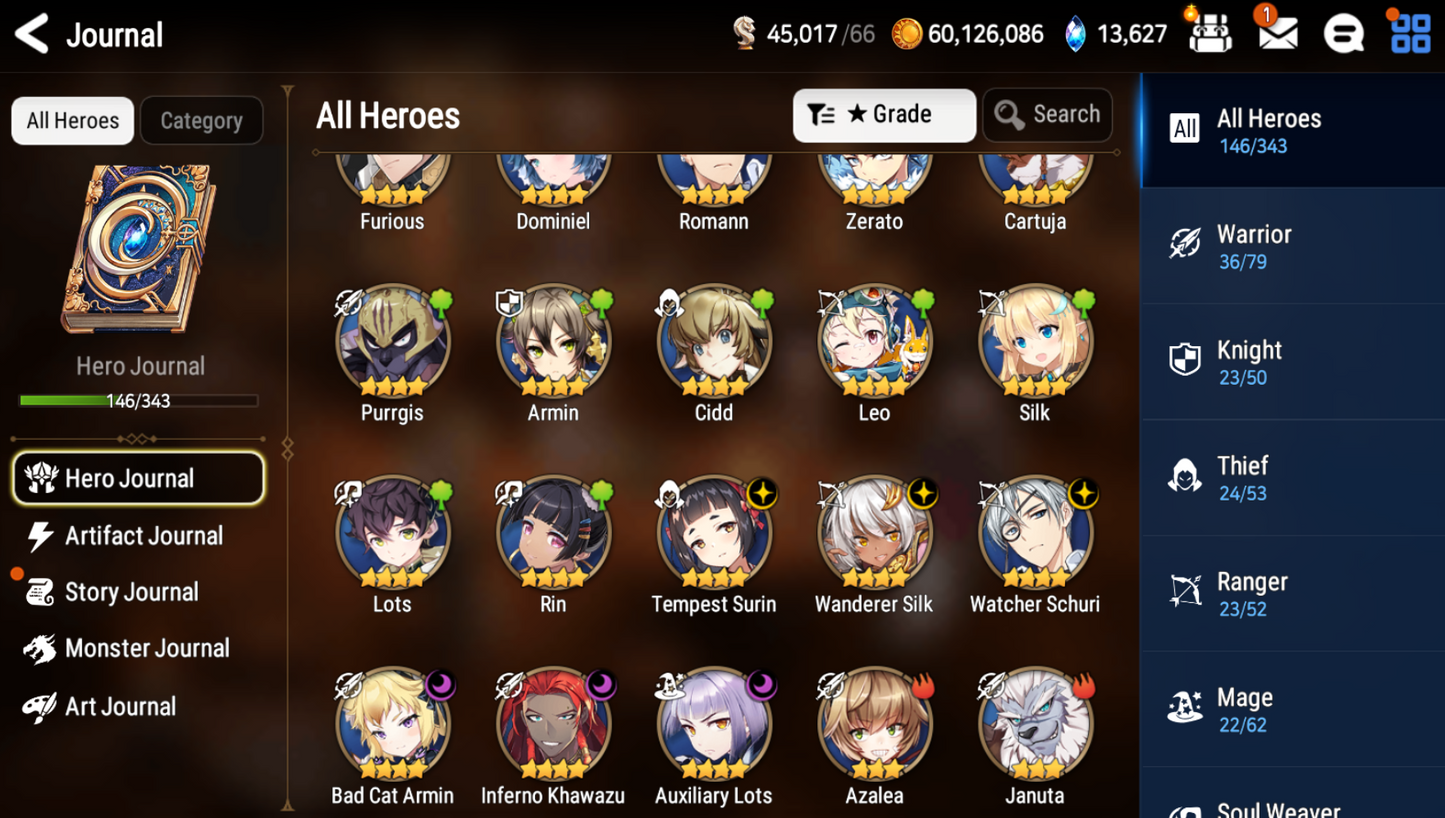Click the hero Search button
The height and width of the screenshot is (818, 1445).
pos(1047,115)
